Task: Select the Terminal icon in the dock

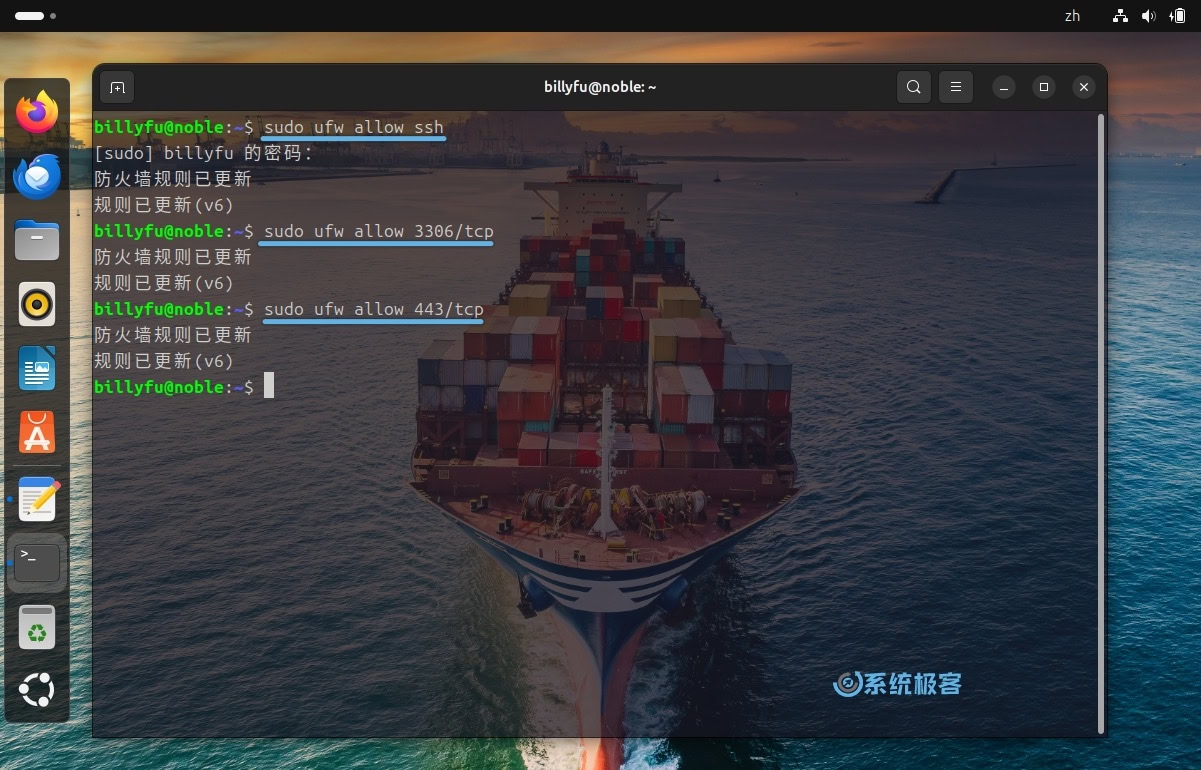Action: coord(37,562)
